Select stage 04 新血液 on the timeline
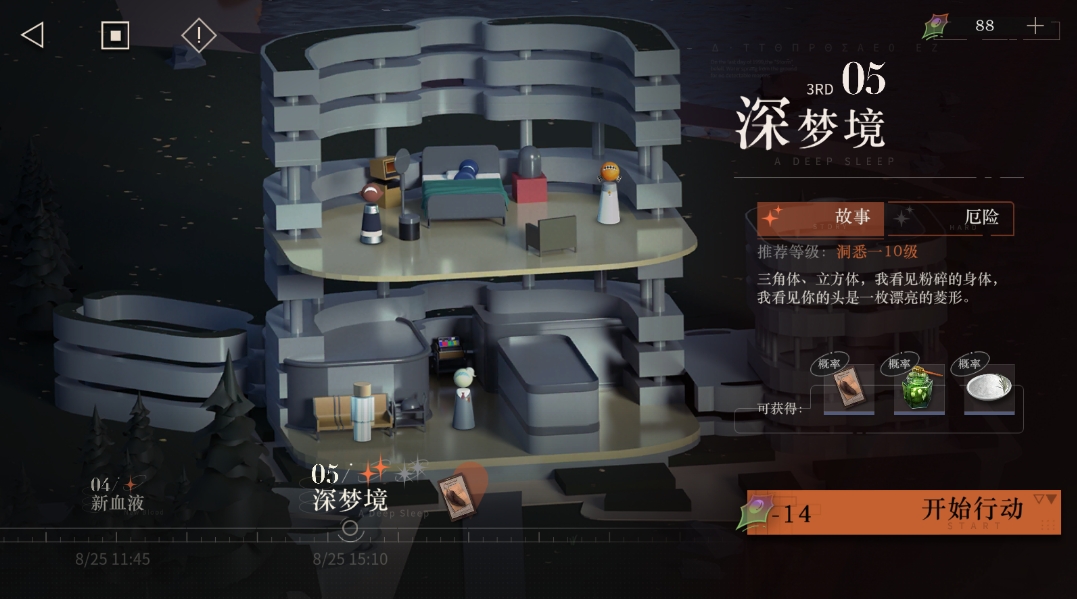The image size is (1077, 599). (x=117, y=494)
